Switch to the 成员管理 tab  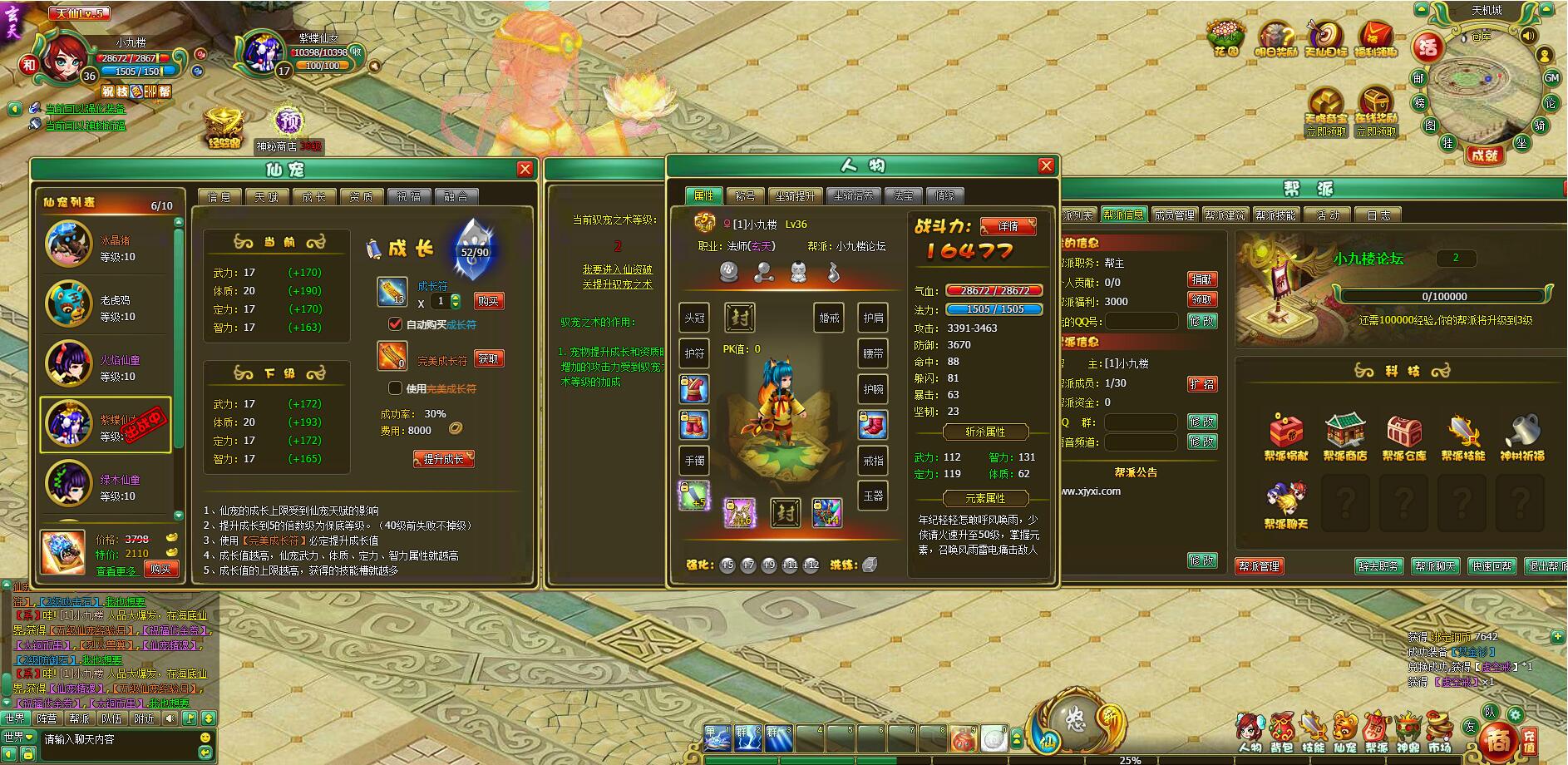click(x=1174, y=215)
